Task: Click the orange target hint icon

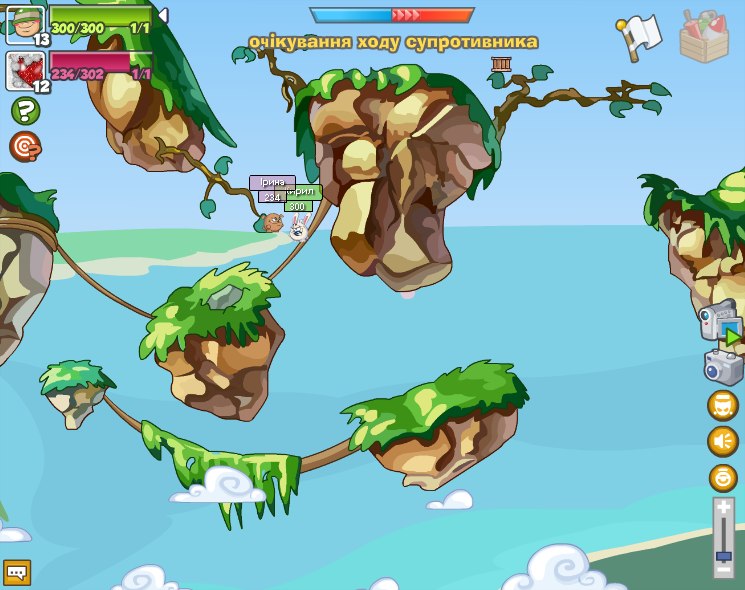Action: (x=25, y=147)
